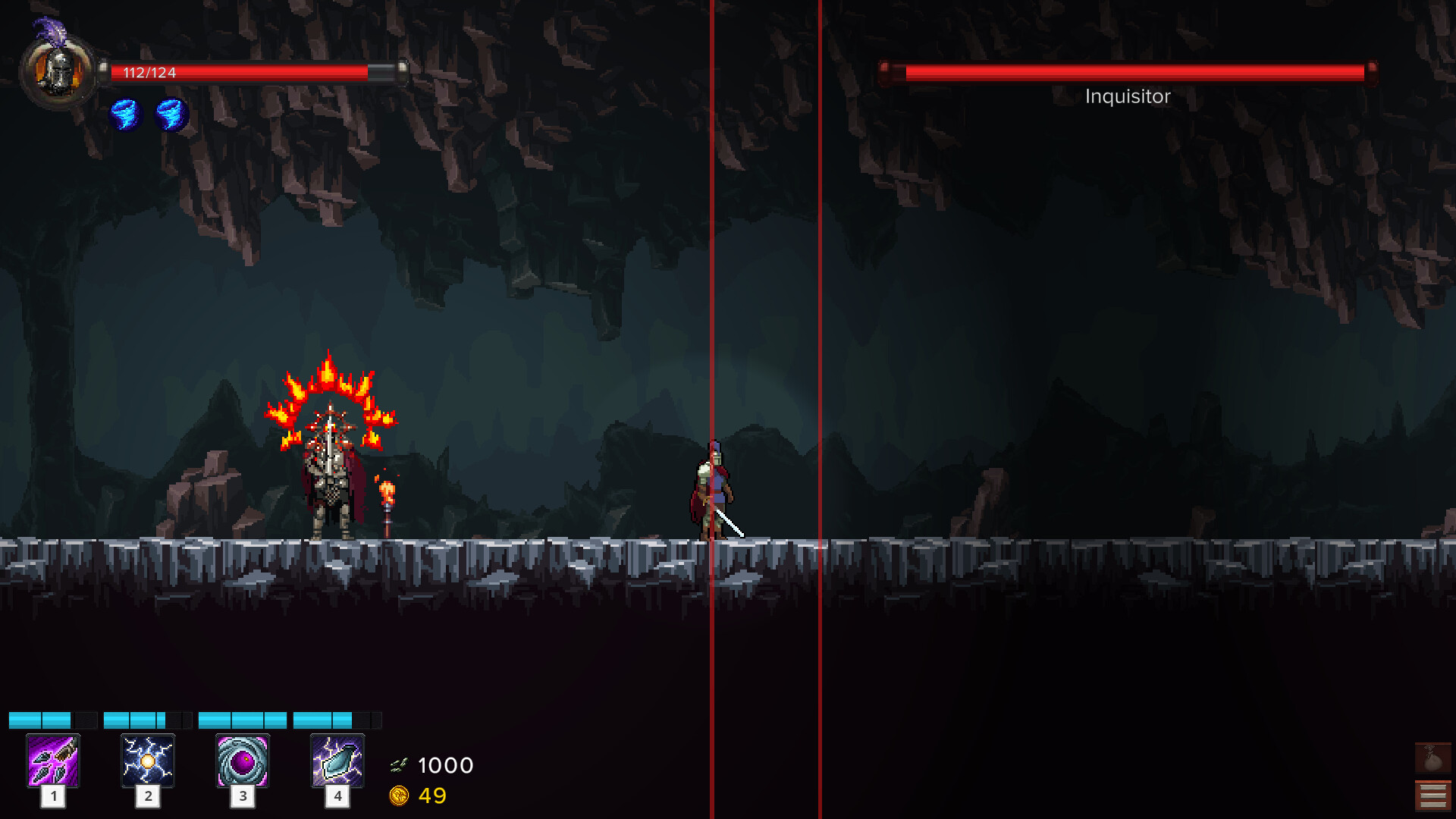Screen dimensions: 1456x819
Task: Toggle the first blue tornado buff icon
Action: coord(125,112)
